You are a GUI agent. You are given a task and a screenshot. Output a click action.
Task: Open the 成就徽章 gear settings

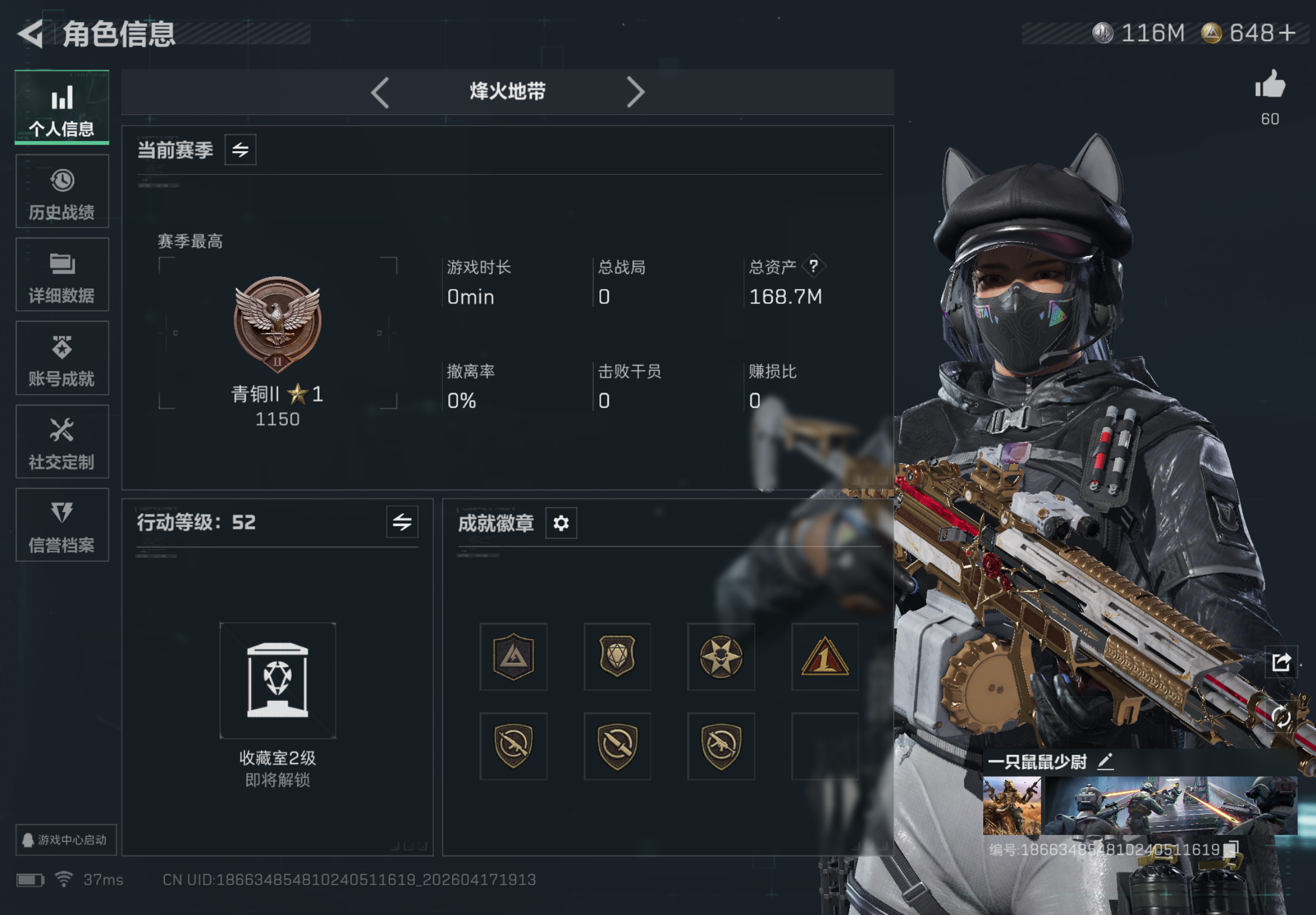point(560,523)
